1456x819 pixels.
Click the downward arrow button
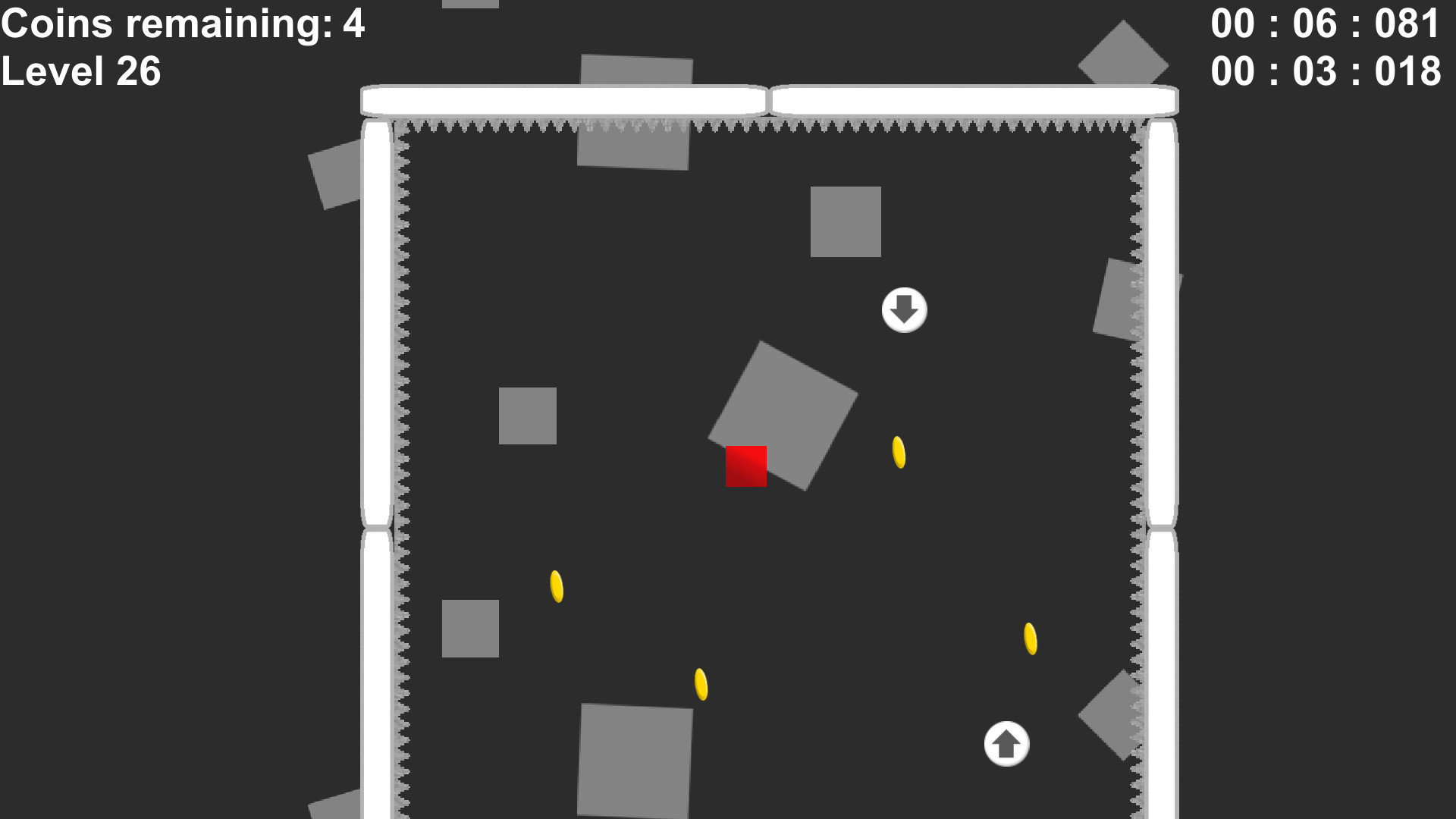pos(904,309)
